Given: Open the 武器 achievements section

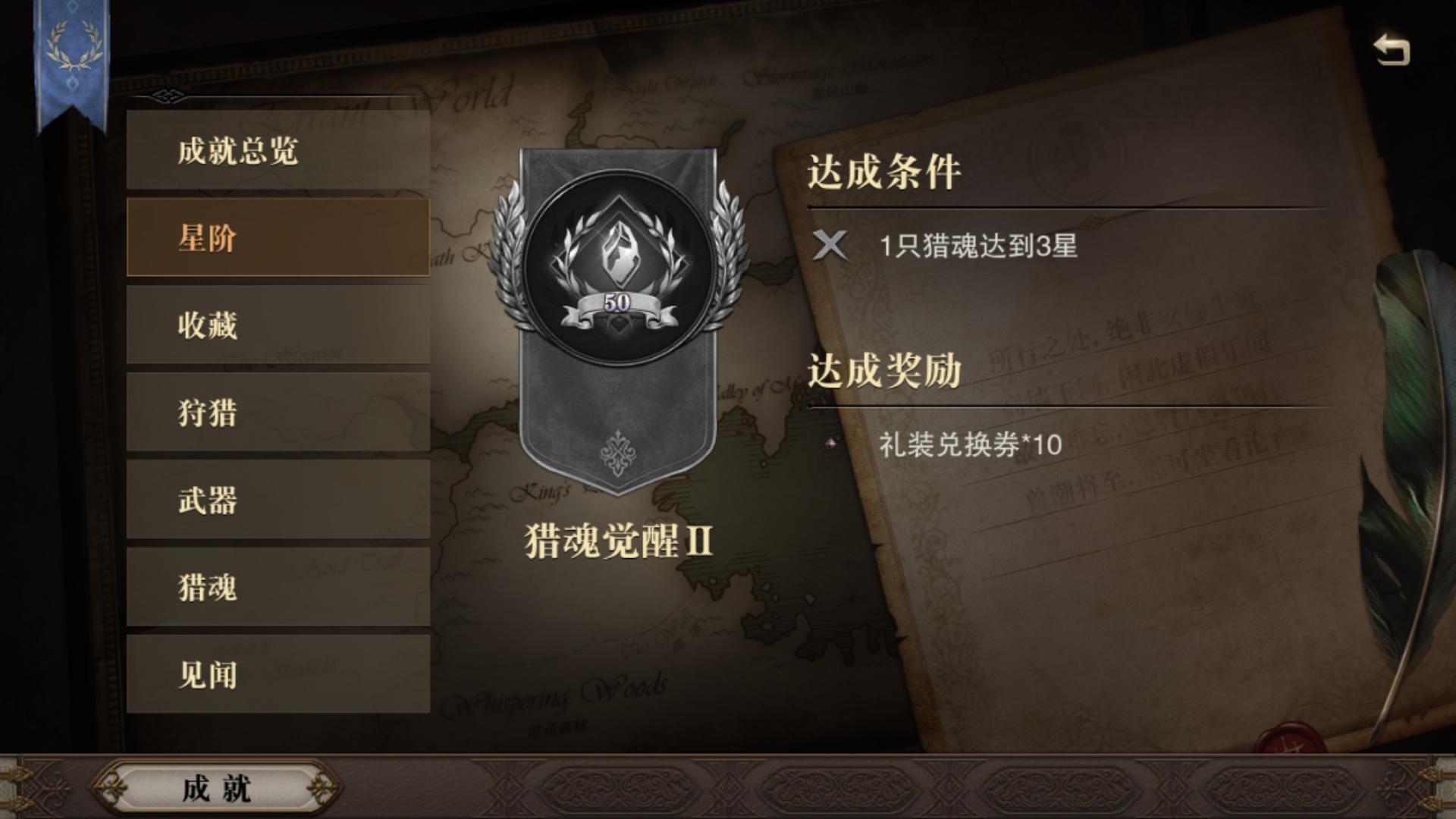Looking at the screenshot, I should pyautogui.click(x=279, y=499).
